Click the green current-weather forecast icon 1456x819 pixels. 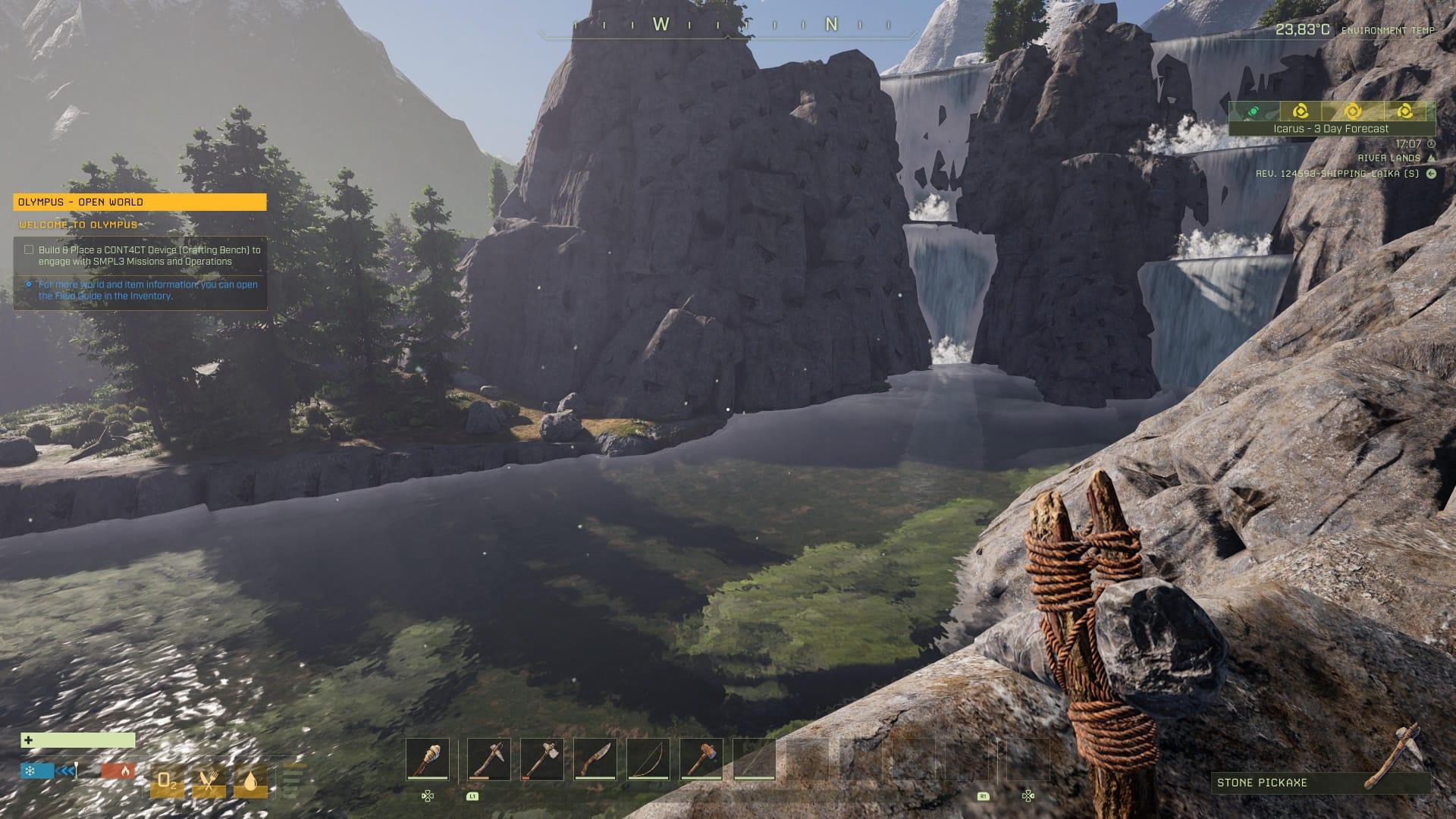1254,111
